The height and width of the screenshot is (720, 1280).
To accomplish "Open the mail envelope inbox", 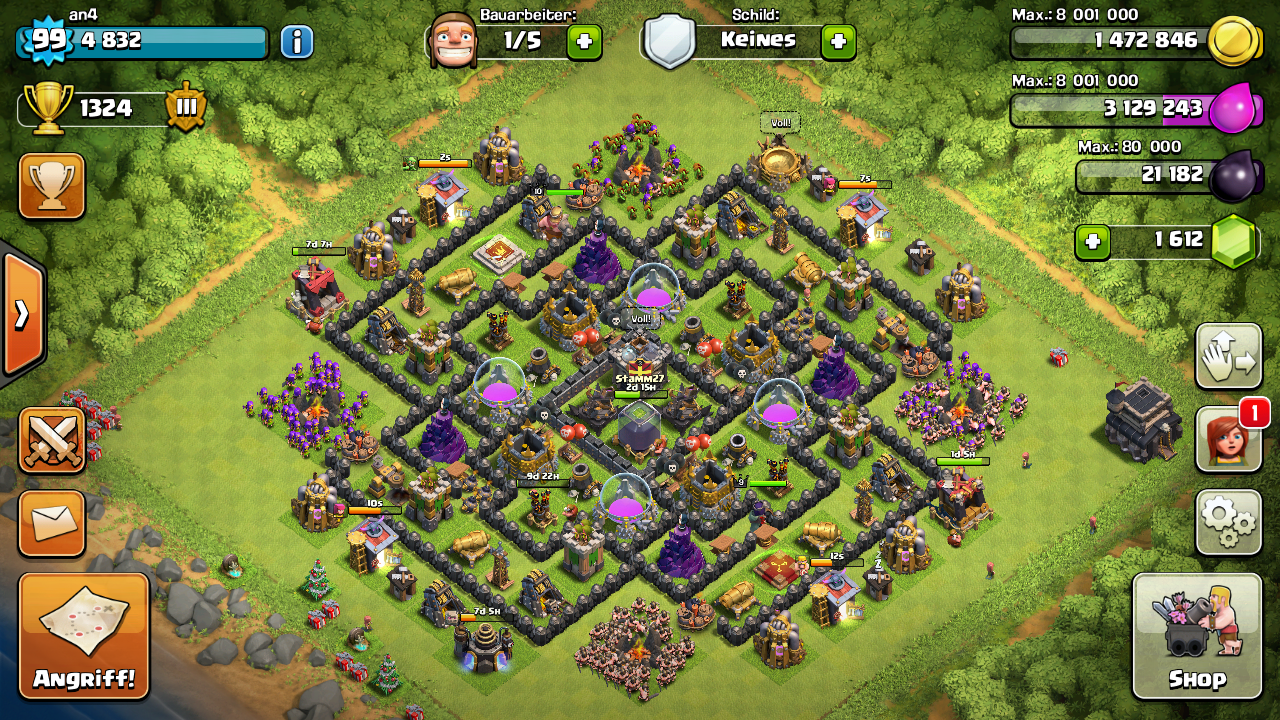I will [52, 522].
